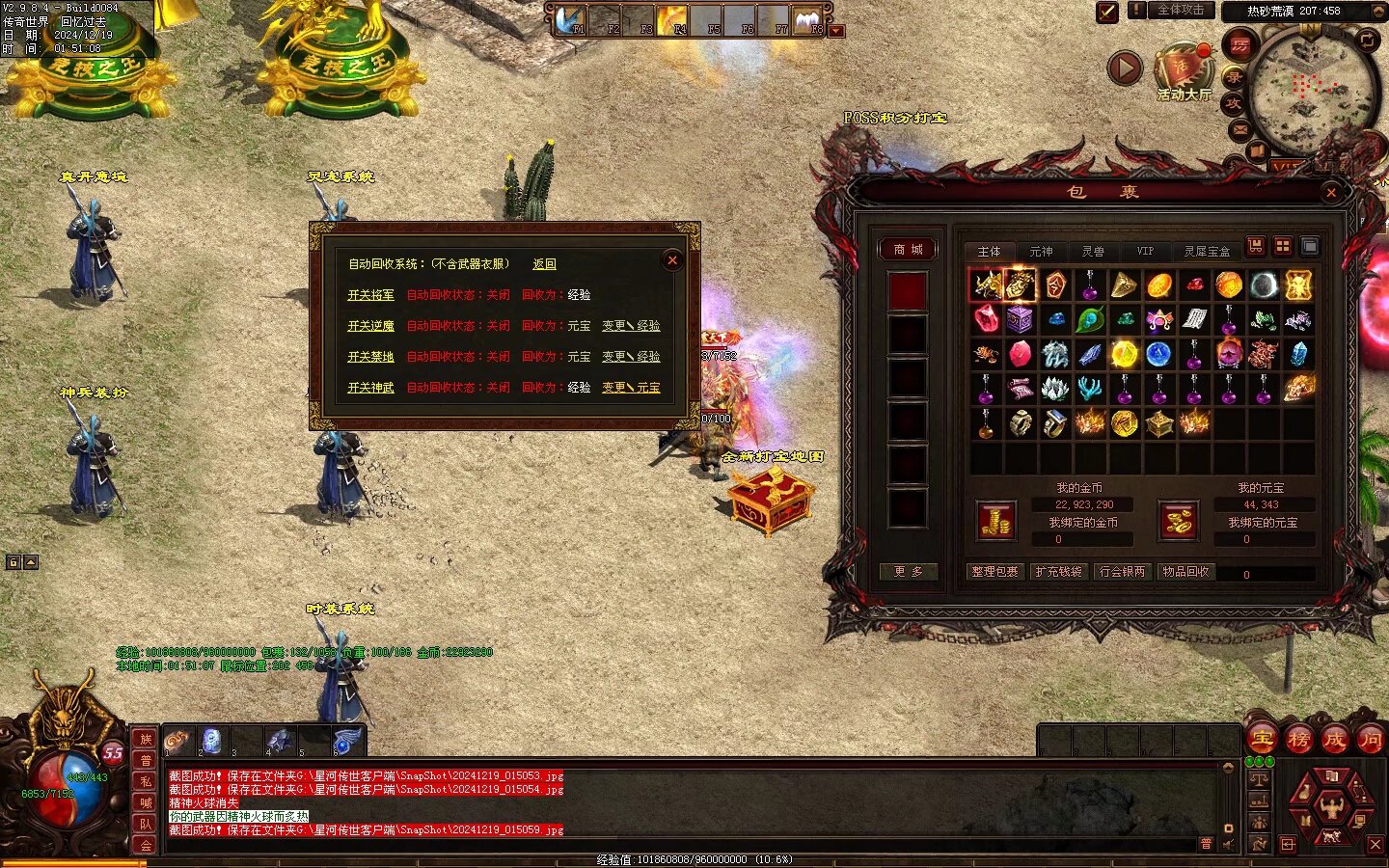Click the 返回 link in recycle dialog
Image resolution: width=1389 pixels, height=868 pixels.
point(544,264)
